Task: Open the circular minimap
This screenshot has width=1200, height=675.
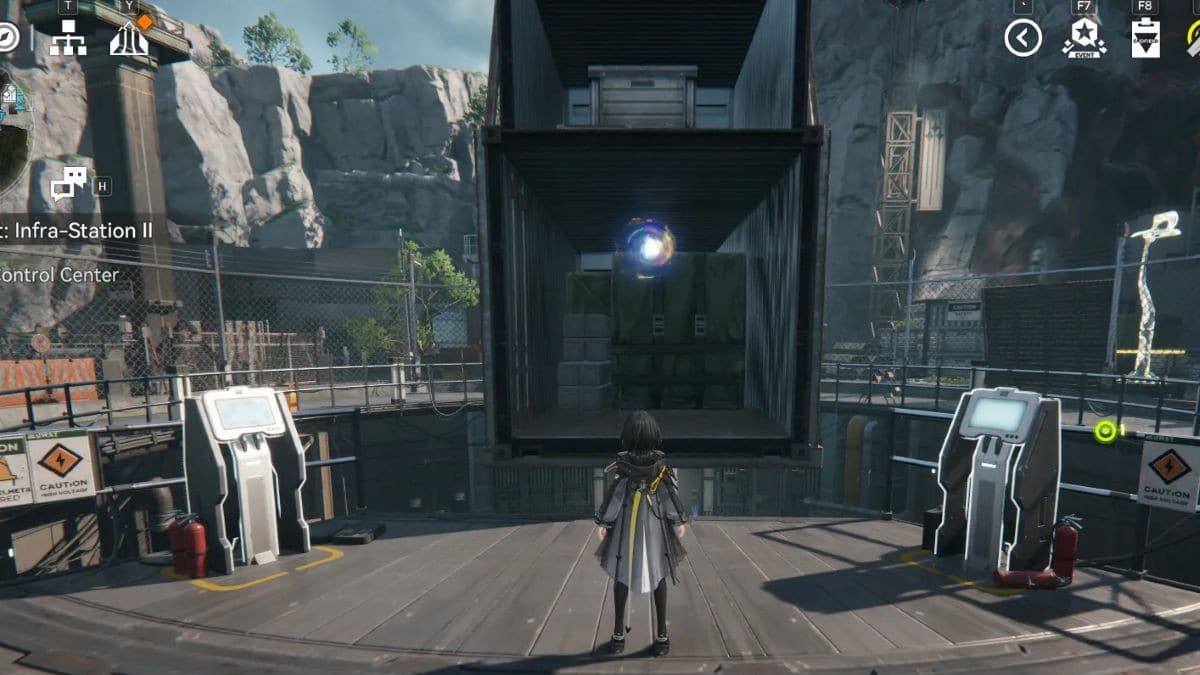Action: pyautogui.click(x=12, y=130)
